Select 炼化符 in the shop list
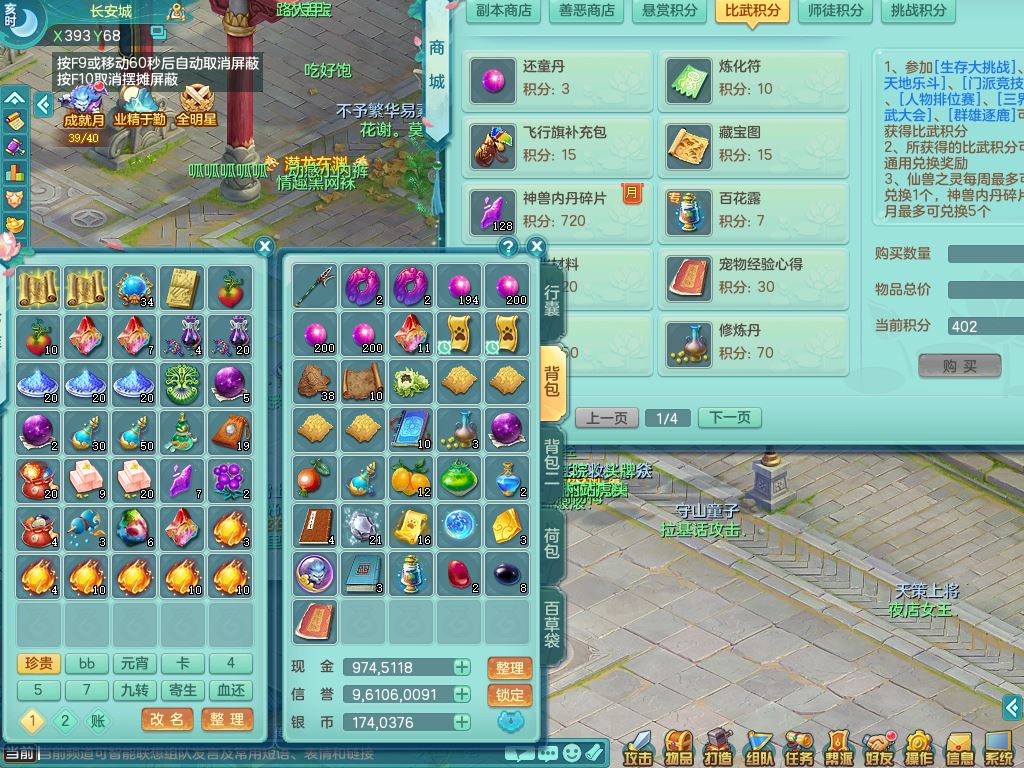Image resolution: width=1024 pixels, height=768 pixels. pos(753,78)
